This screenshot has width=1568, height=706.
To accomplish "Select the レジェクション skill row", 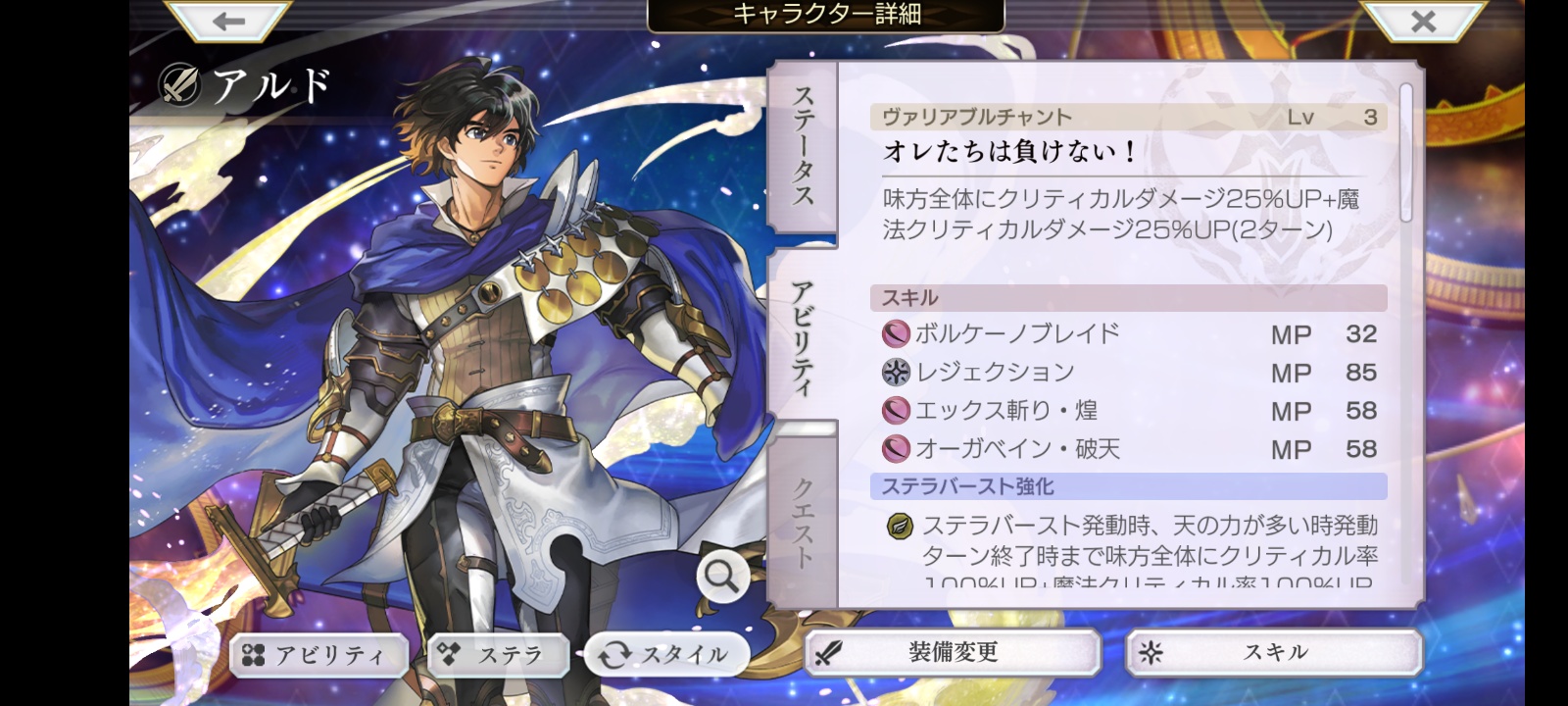I will coord(1129,373).
